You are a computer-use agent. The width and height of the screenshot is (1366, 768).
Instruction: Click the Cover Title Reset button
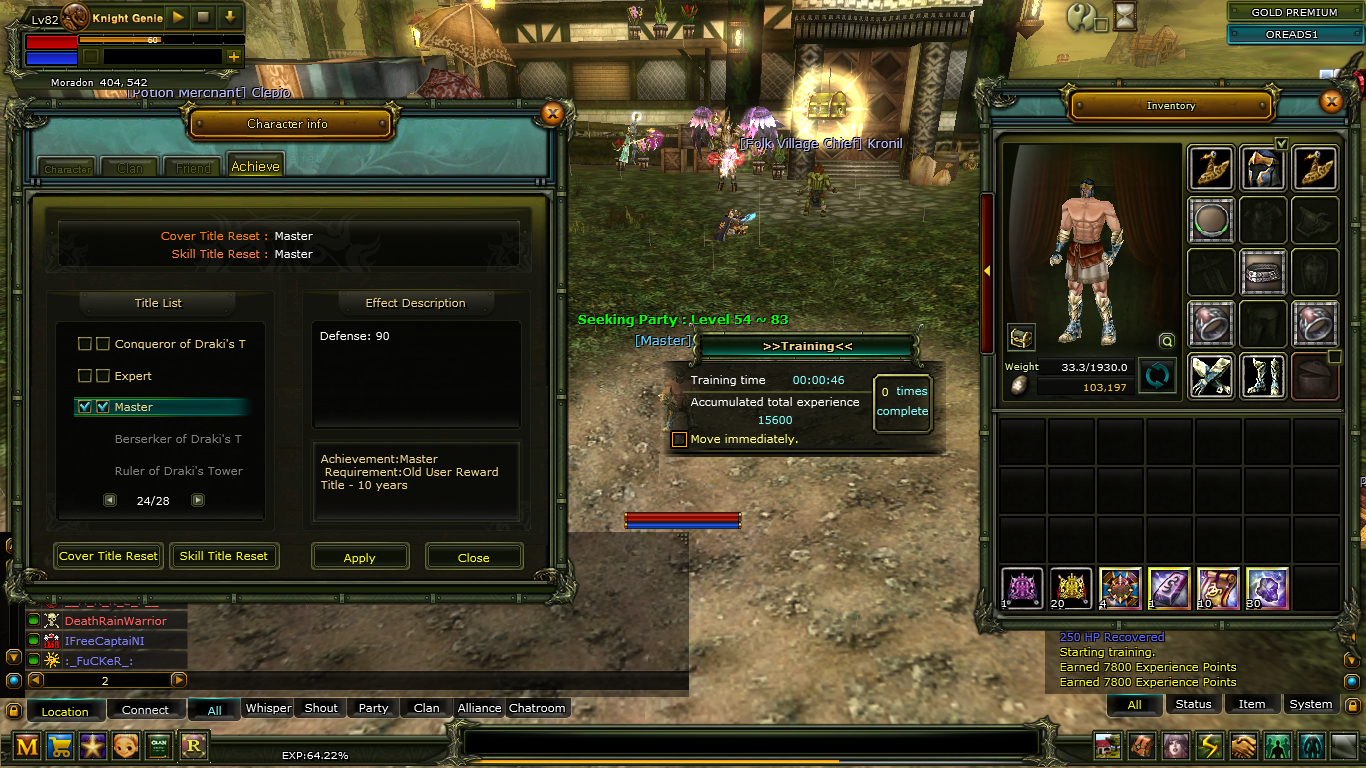[x=109, y=556]
